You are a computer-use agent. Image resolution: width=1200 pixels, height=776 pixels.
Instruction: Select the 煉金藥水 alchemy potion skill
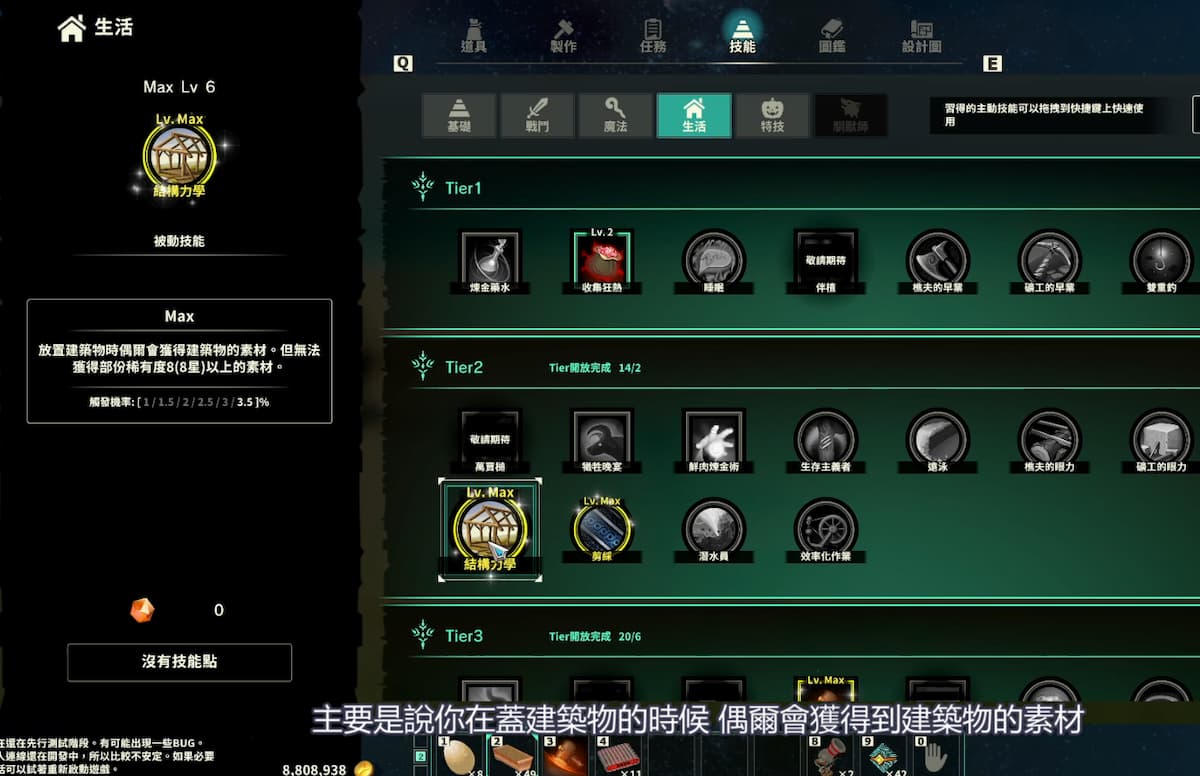pos(490,261)
